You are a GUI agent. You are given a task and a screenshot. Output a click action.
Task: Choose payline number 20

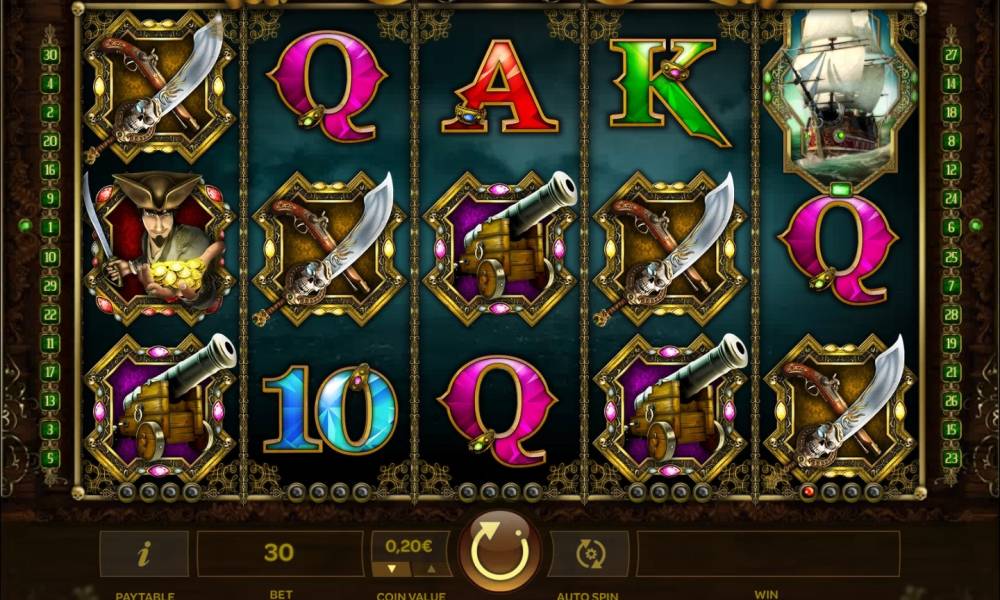[50, 141]
